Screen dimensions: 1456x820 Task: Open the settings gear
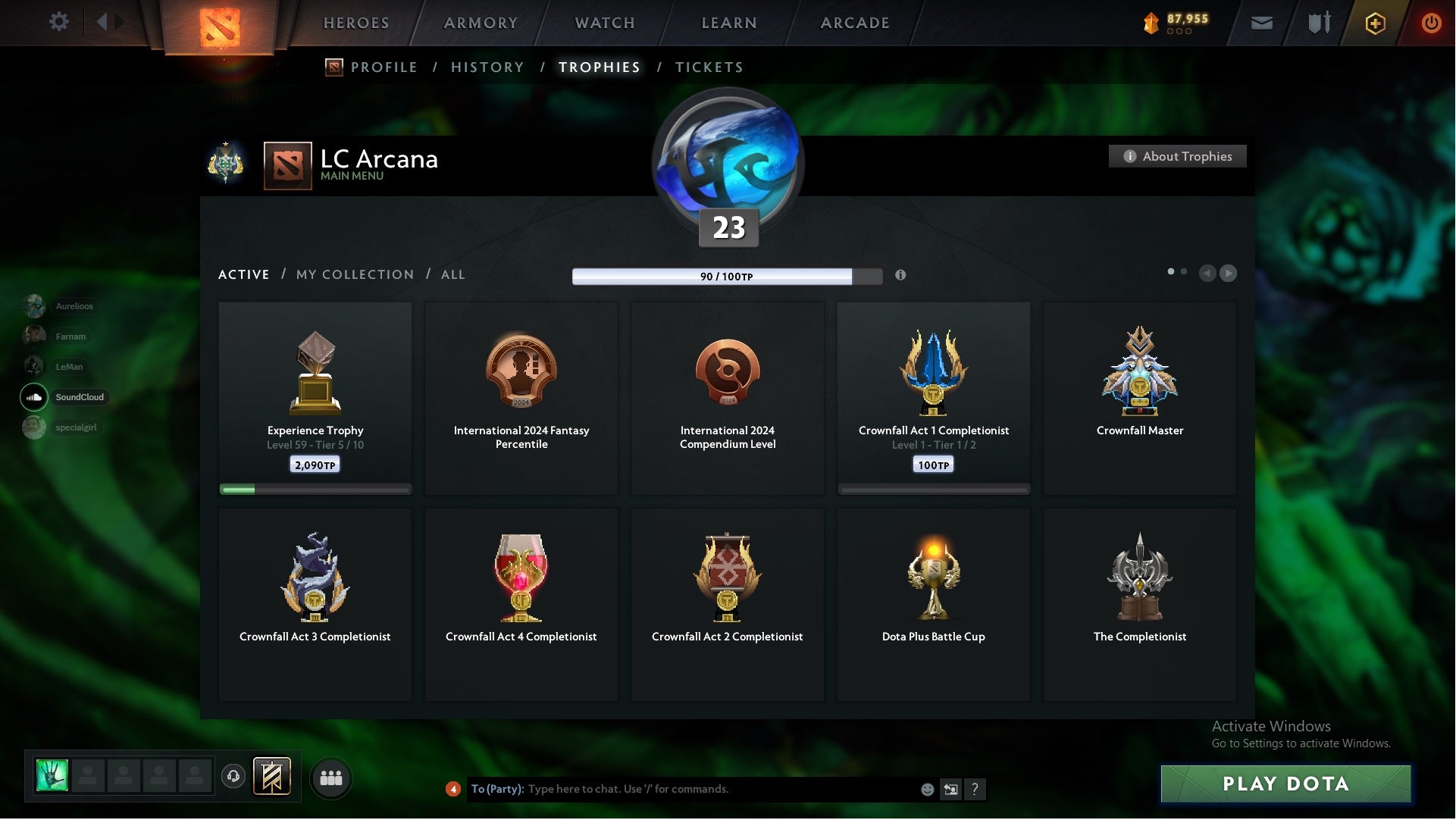coord(59,22)
